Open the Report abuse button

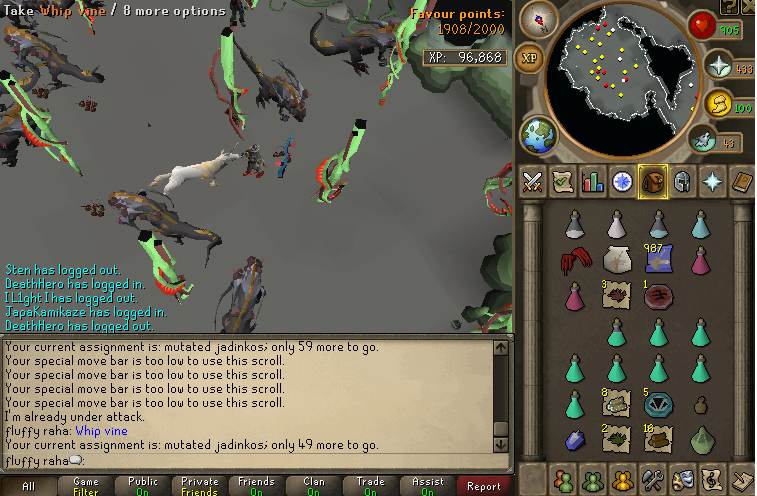coord(484,486)
